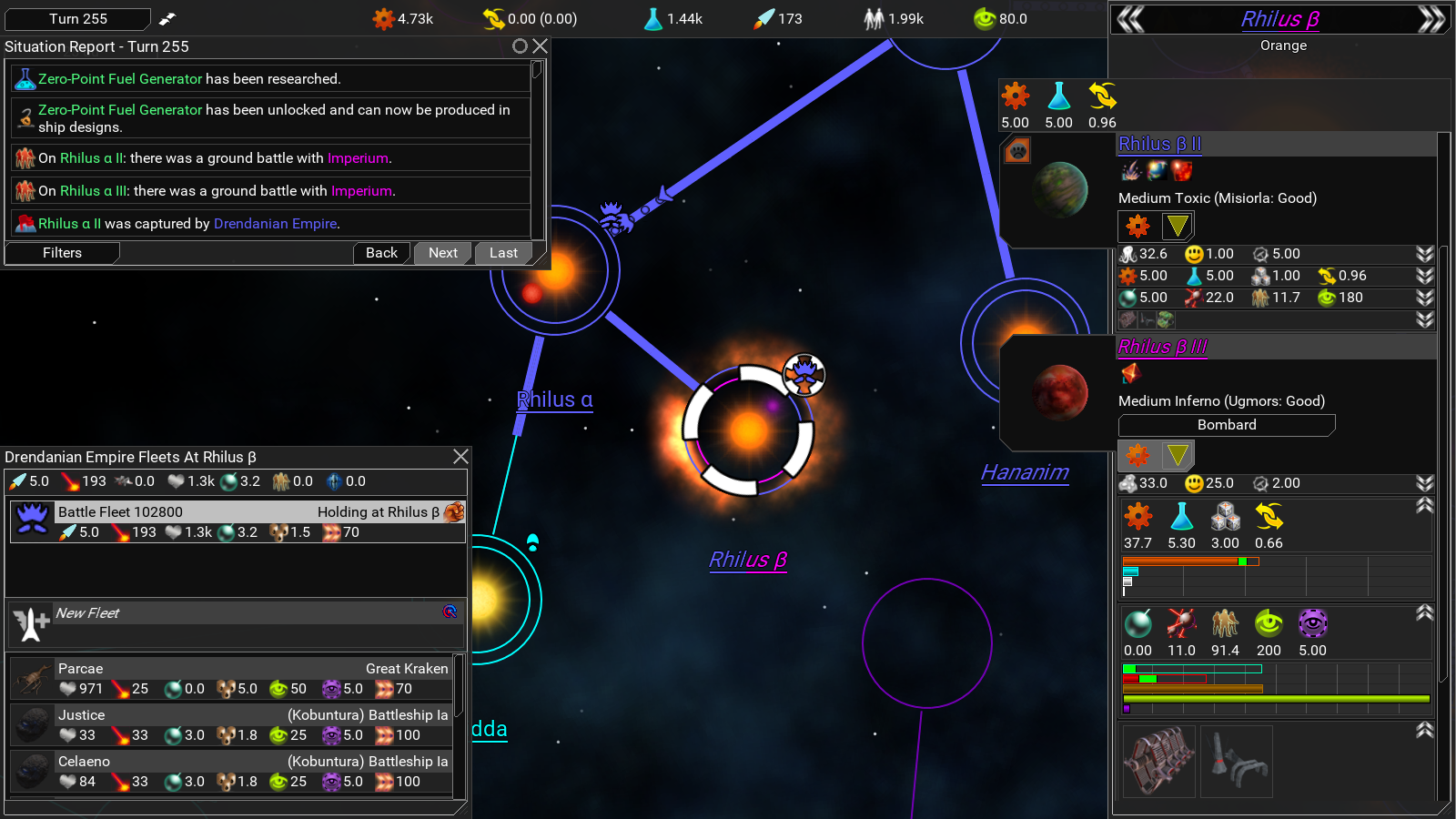The image size is (1456, 819).
Task: Go to next system with right arrows
Action: tap(1431, 19)
